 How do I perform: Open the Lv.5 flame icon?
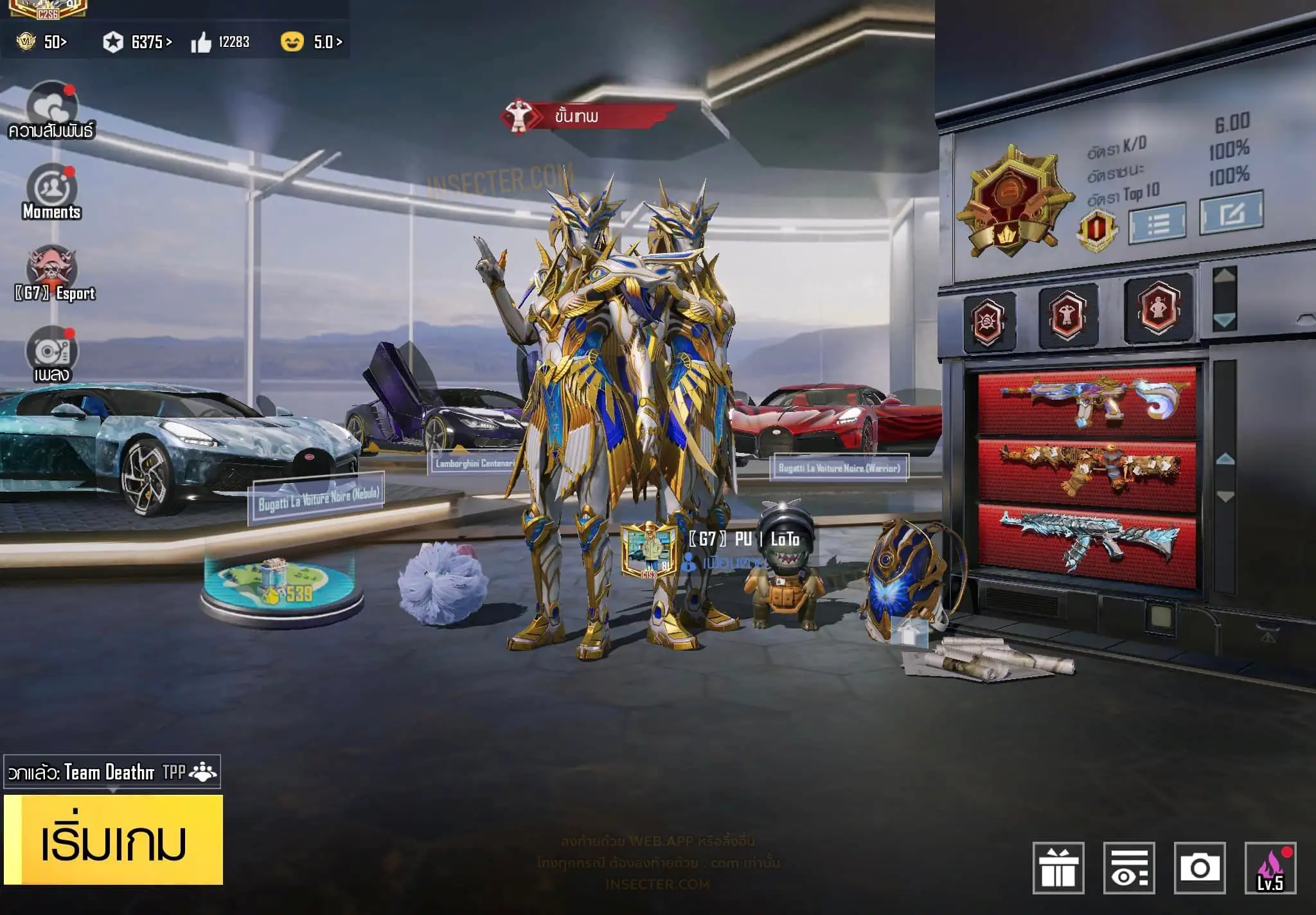click(1270, 867)
